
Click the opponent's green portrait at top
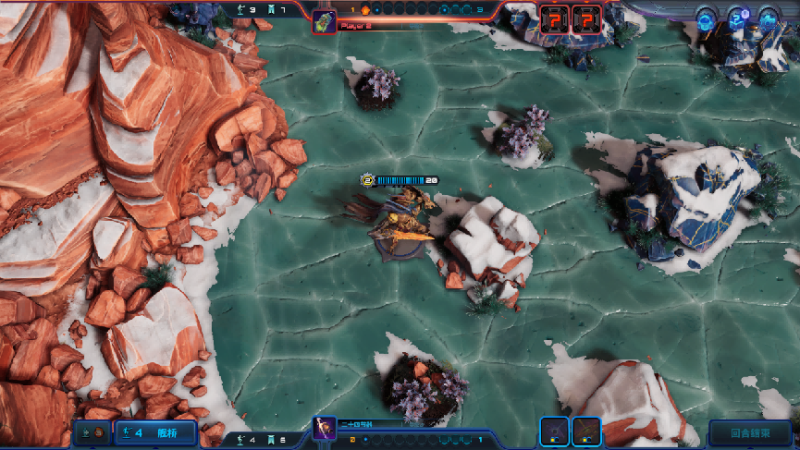[324, 21]
